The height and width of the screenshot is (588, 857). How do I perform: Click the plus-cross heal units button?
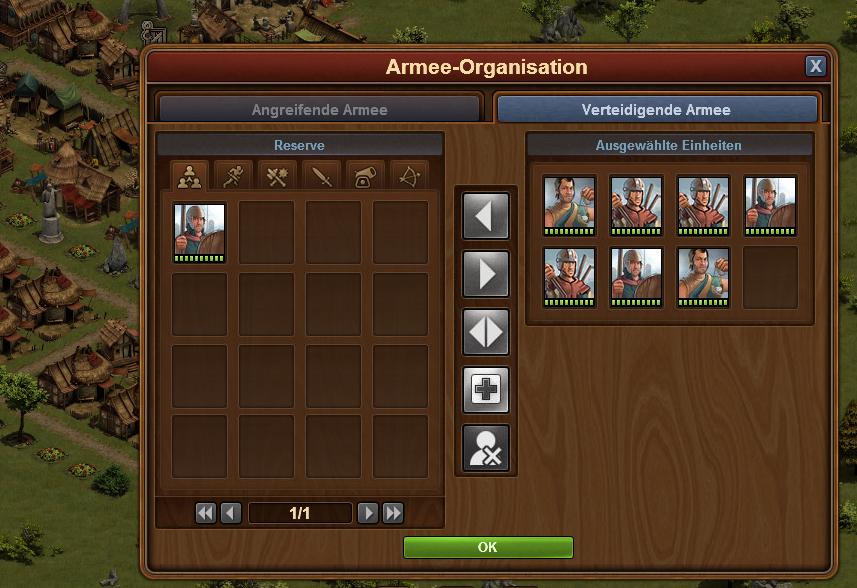pyautogui.click(x=486, y=390)
